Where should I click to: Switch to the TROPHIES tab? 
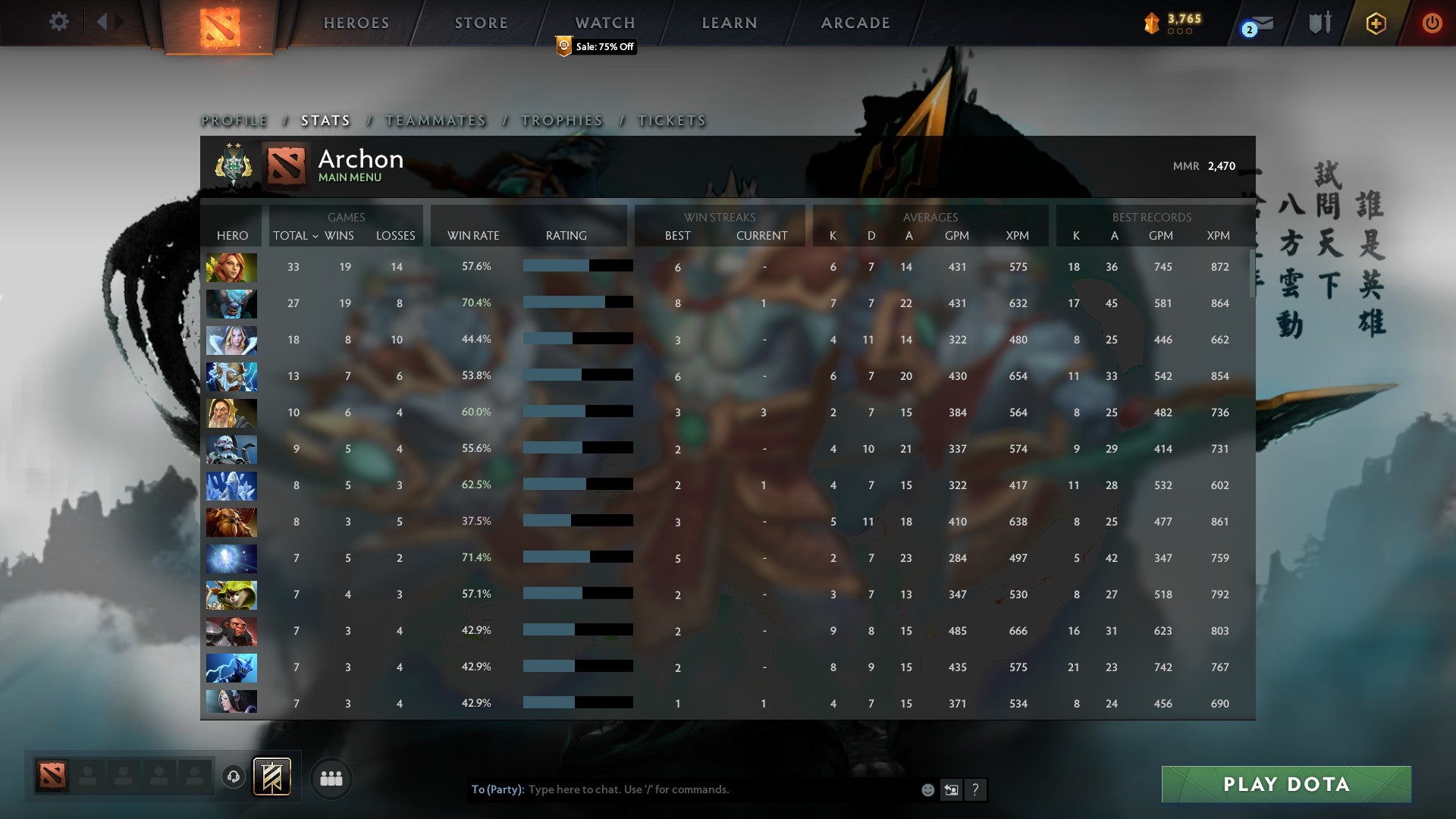pyautogui.click(x=561, y=121)
